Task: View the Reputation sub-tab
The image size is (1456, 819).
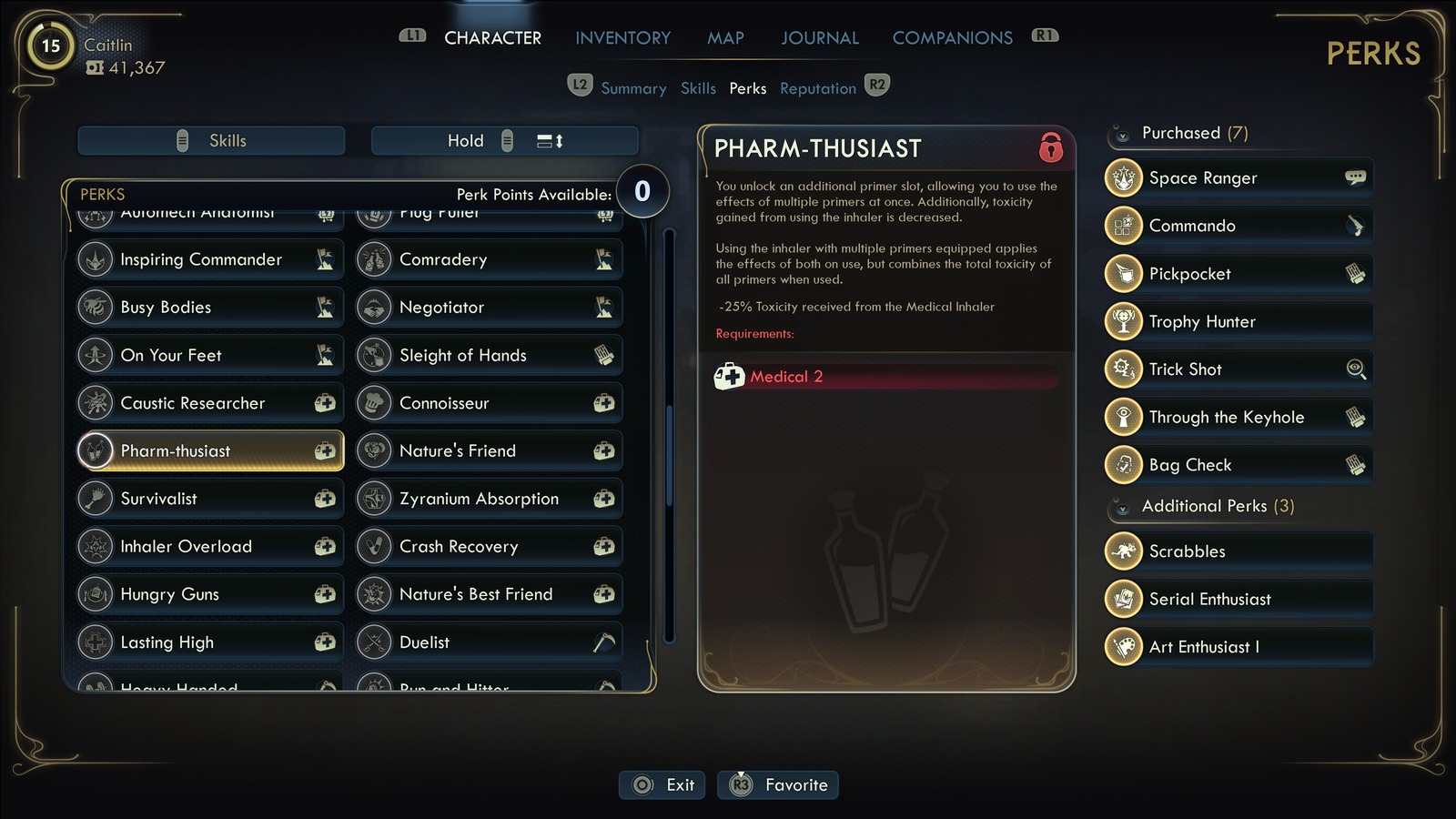Action: tap(817, 88)
